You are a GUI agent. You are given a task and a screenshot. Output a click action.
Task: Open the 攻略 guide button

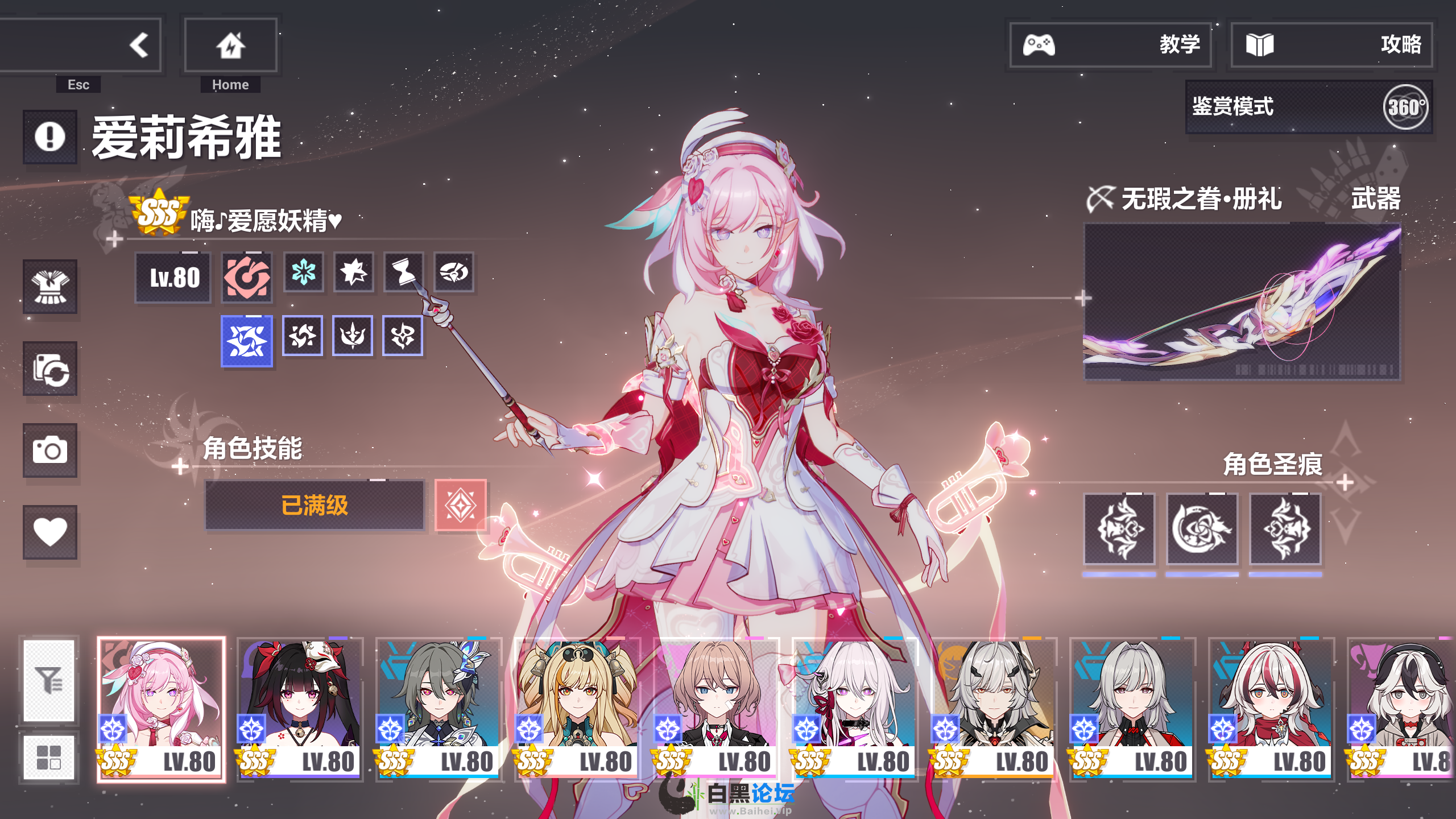tap(1331, 45)
